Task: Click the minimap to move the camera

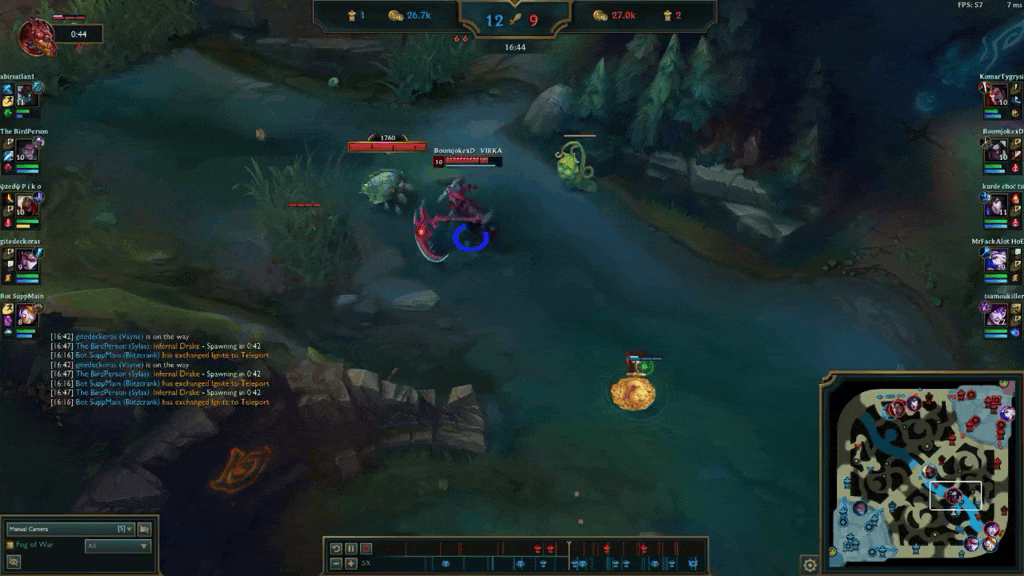Action: pyautogui.click(x=920, y=465)
